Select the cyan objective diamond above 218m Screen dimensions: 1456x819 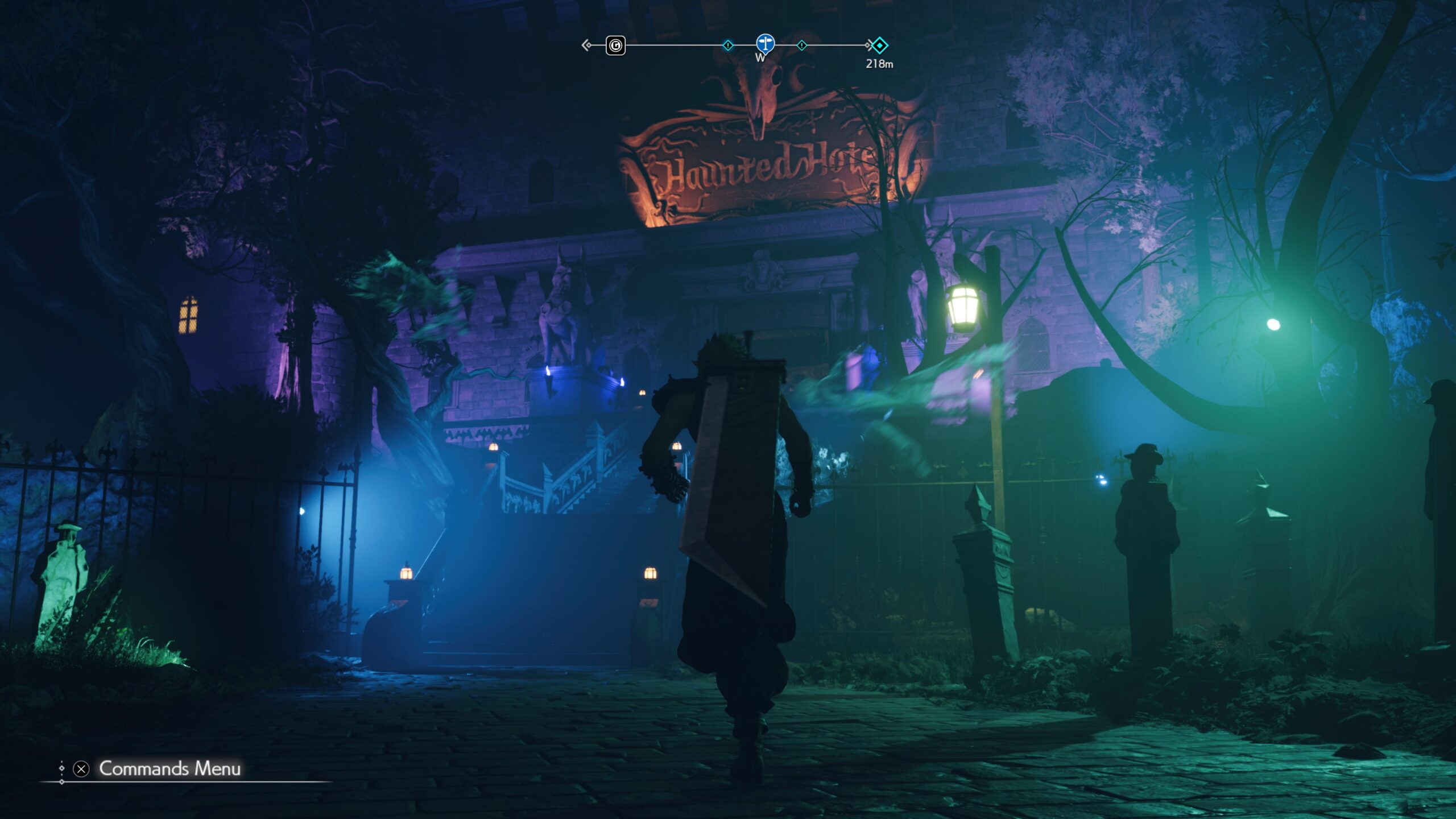879,45
